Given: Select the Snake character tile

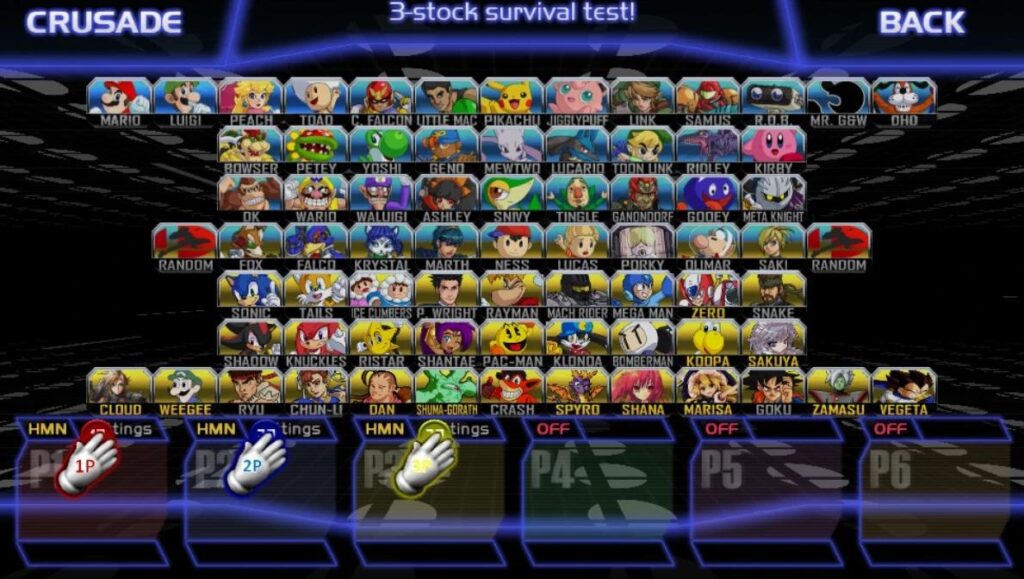Looking at the screenshot, I should tap(774, 291).
